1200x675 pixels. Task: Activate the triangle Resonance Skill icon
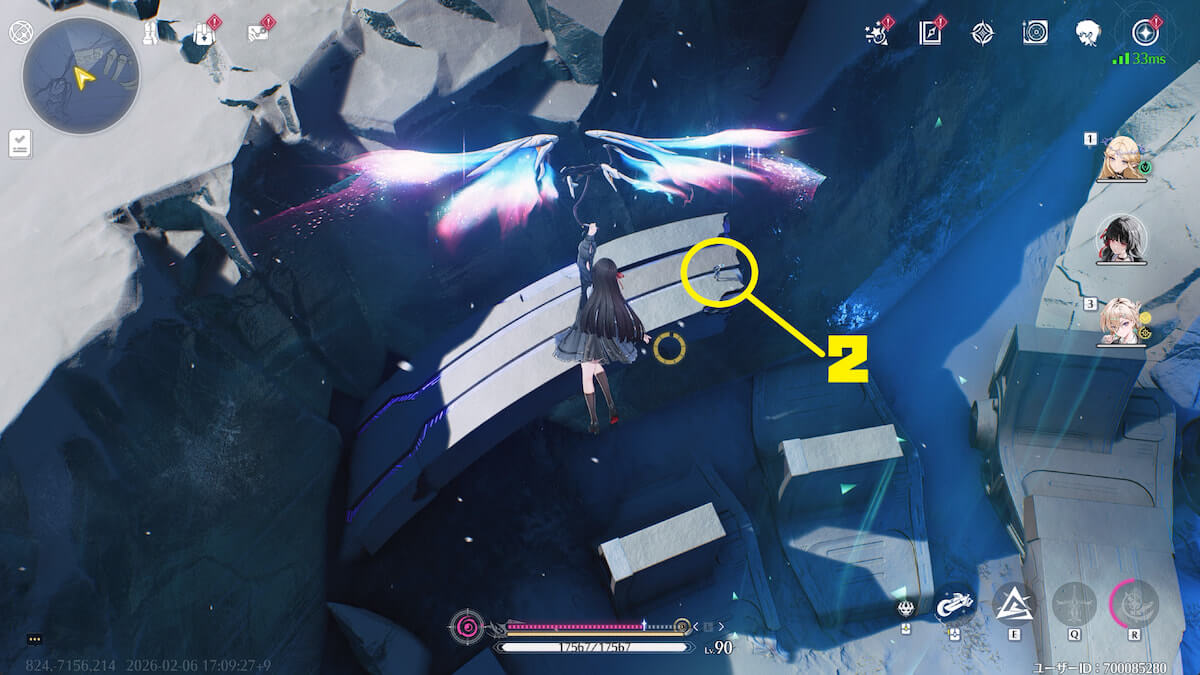(1013, 603)
